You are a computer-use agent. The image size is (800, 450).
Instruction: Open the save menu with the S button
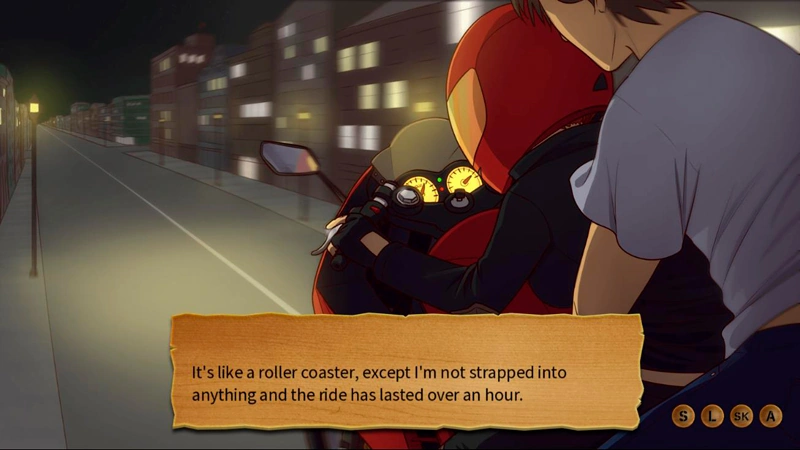(x=683, y=416)
